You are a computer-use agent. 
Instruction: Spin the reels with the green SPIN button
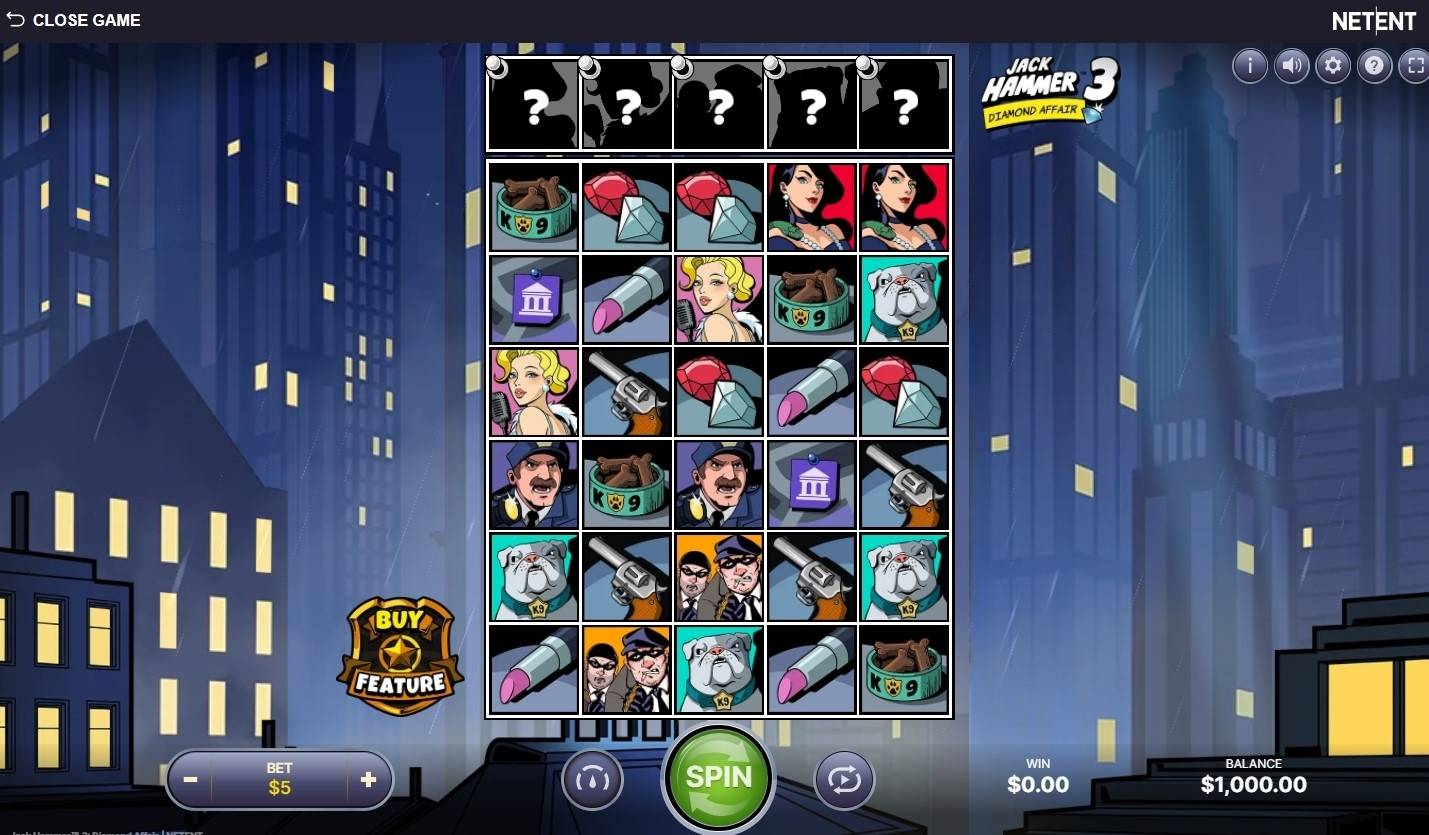pos(718,778)
